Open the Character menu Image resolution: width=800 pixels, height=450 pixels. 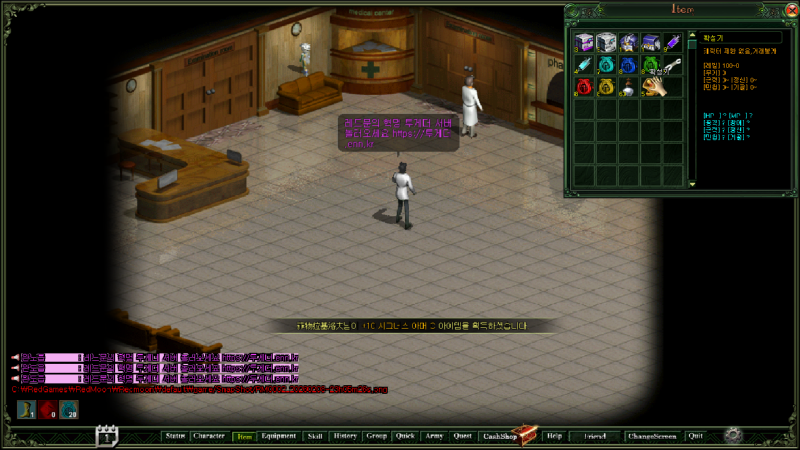coord(209,436)
